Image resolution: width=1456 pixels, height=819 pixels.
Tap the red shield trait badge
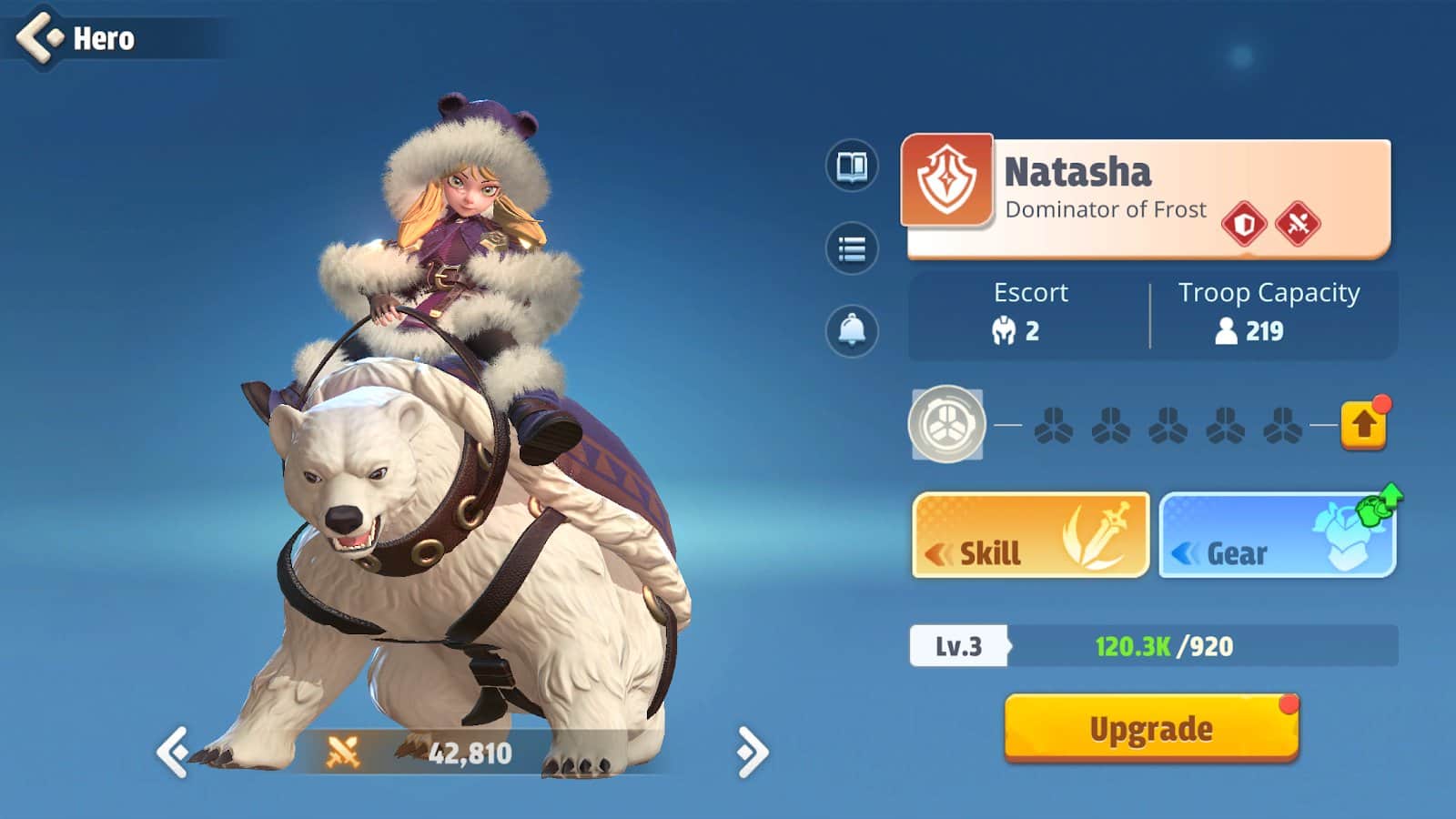point(1244,223)
